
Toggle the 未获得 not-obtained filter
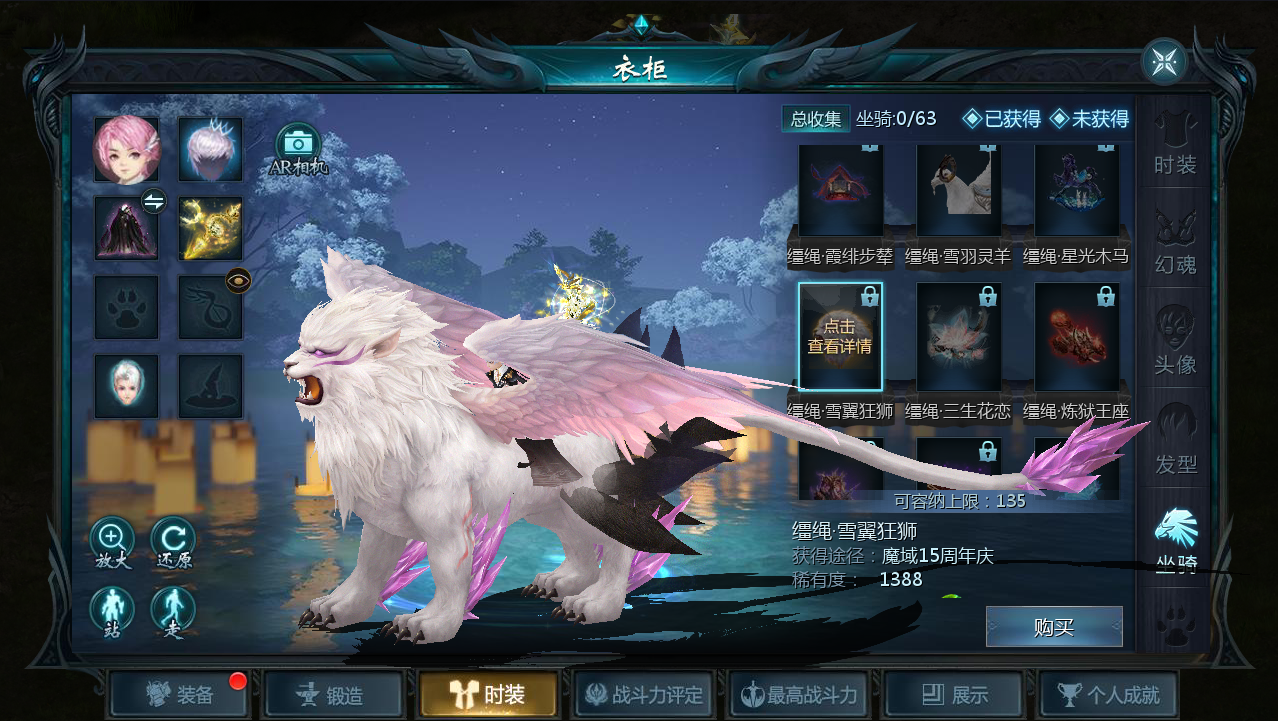coord(1090,119)
